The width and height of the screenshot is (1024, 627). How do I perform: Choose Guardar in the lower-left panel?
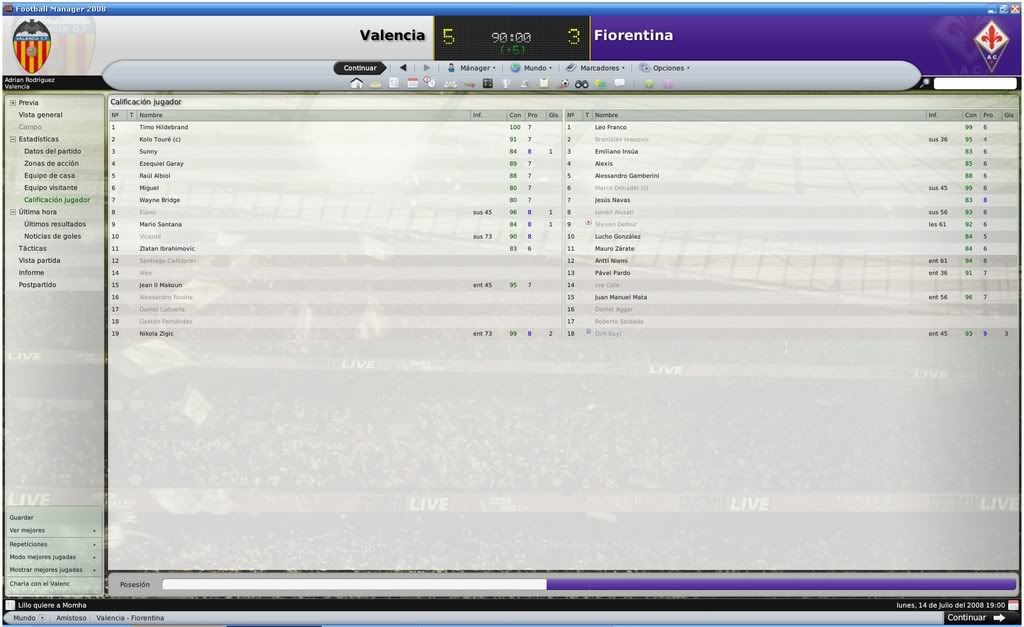point(21,517)
